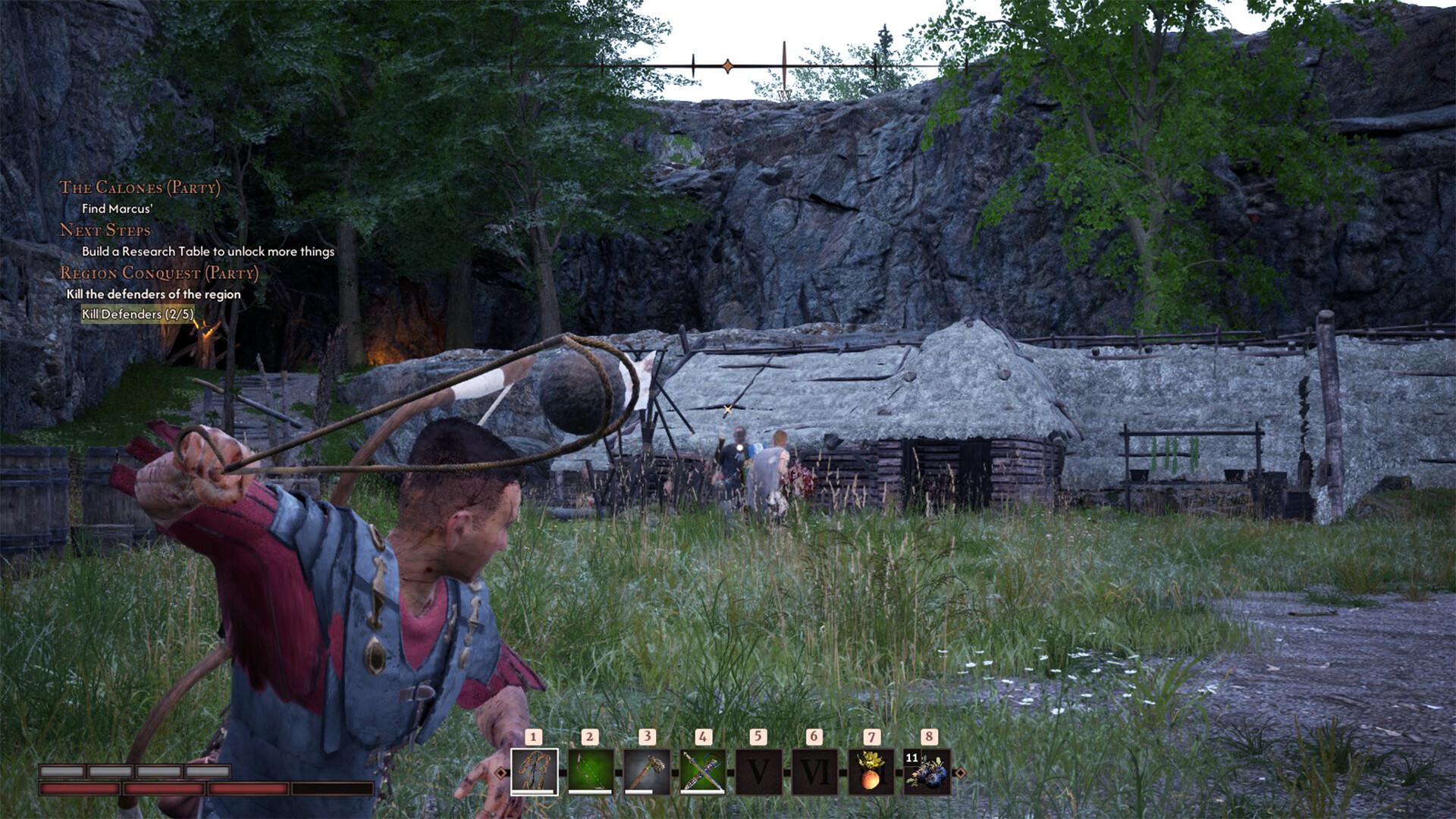Viewport: 1456px width, 819px height.
Task: Select empty hotbar slot V
Action: click(758, 772)
